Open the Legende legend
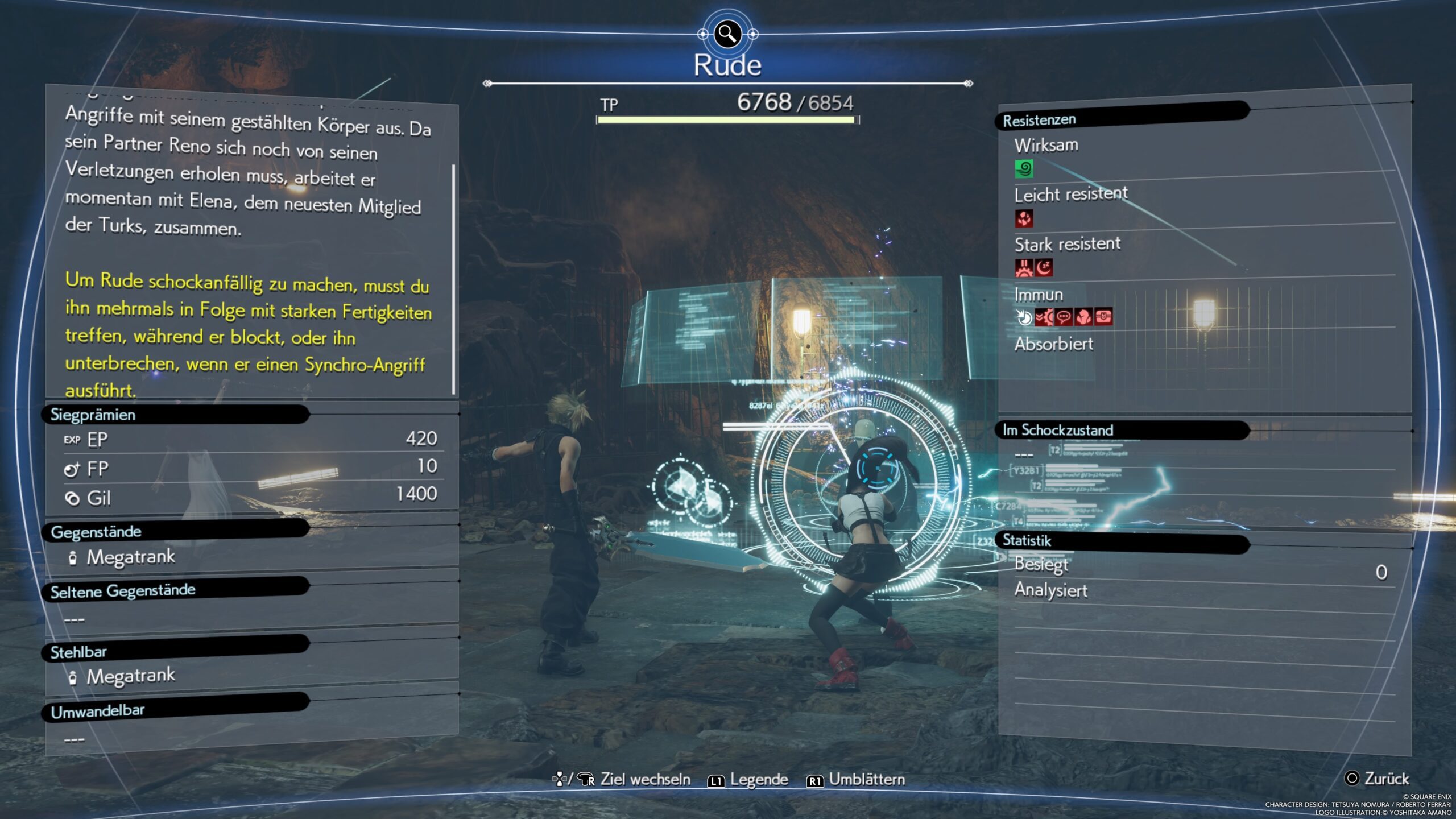1456x819 pixels. [x=748, y=780]
